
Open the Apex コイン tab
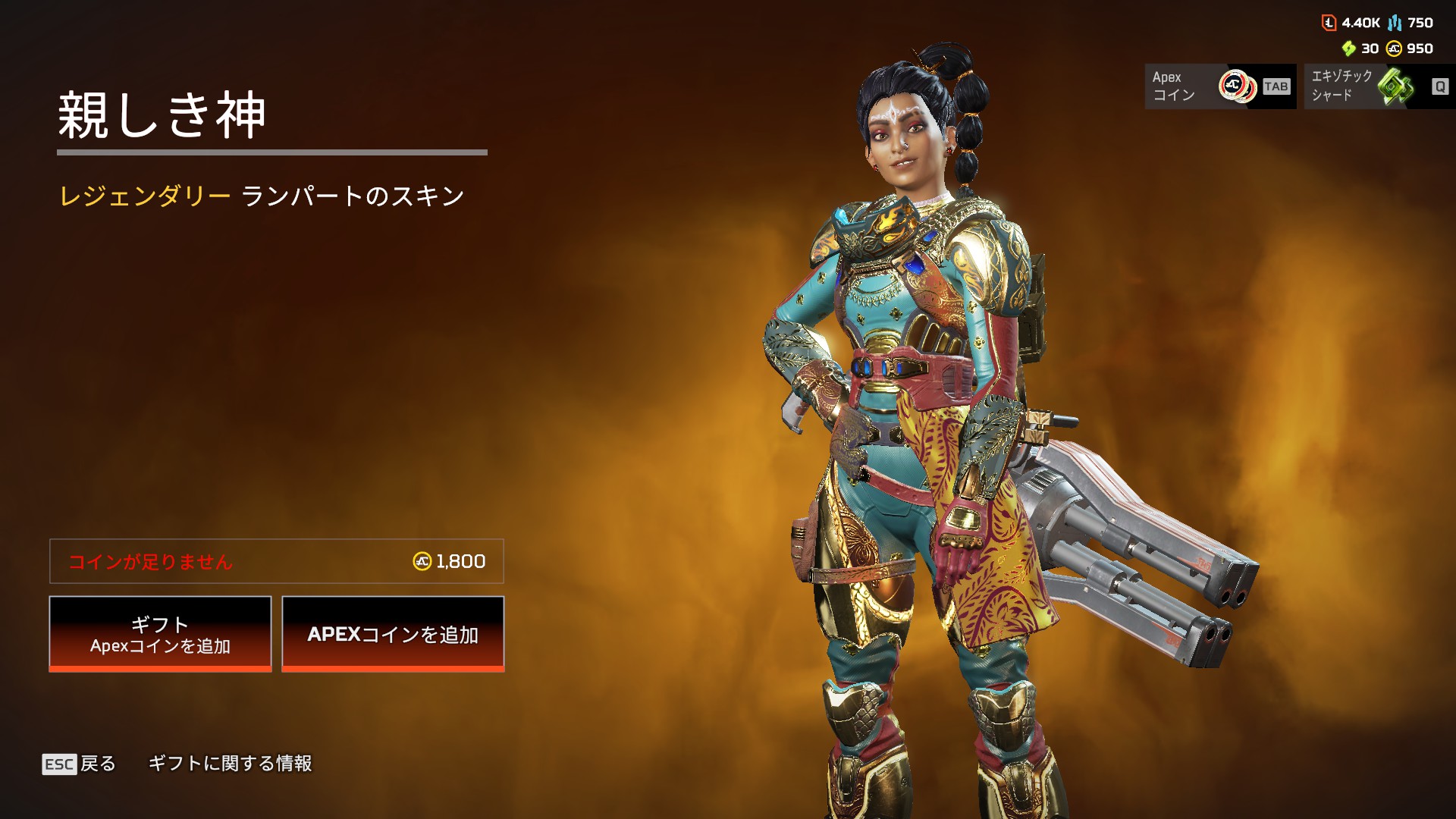coord(1220,86)
